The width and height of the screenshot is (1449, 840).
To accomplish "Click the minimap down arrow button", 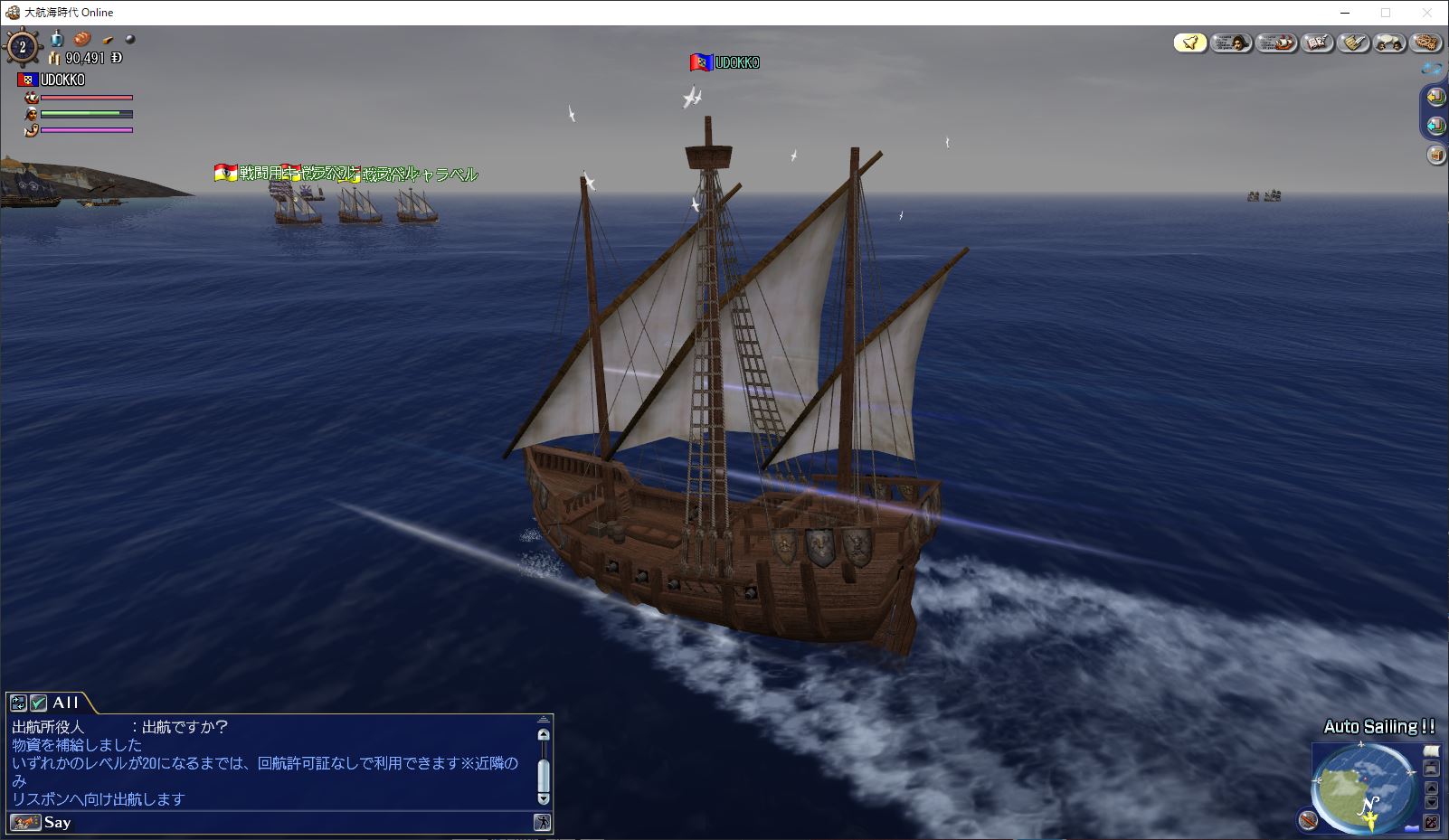I will [1431, 803].
